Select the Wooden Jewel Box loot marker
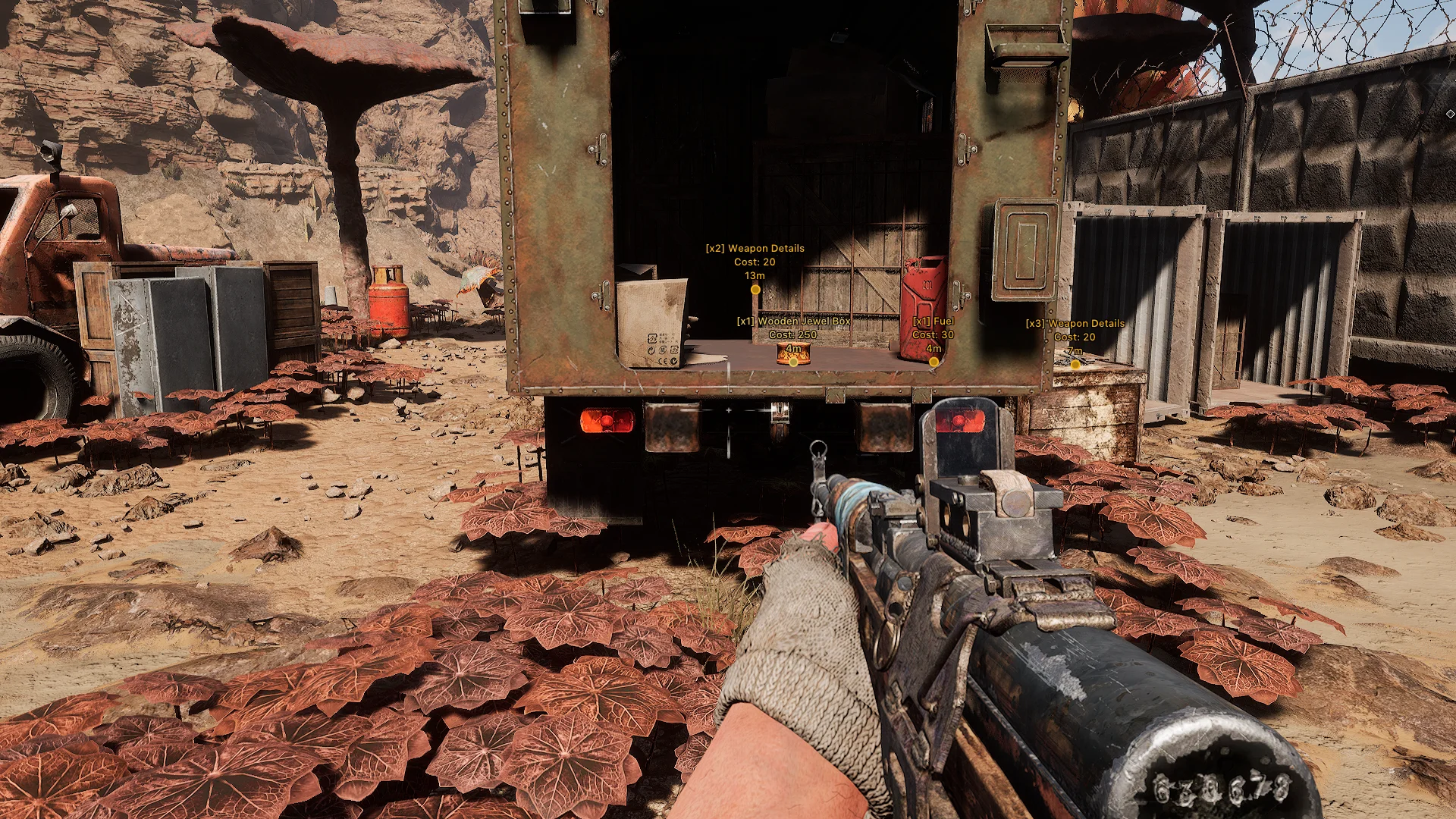The height and width of the screenshot is (819, 1456). [x=793, y=362]
